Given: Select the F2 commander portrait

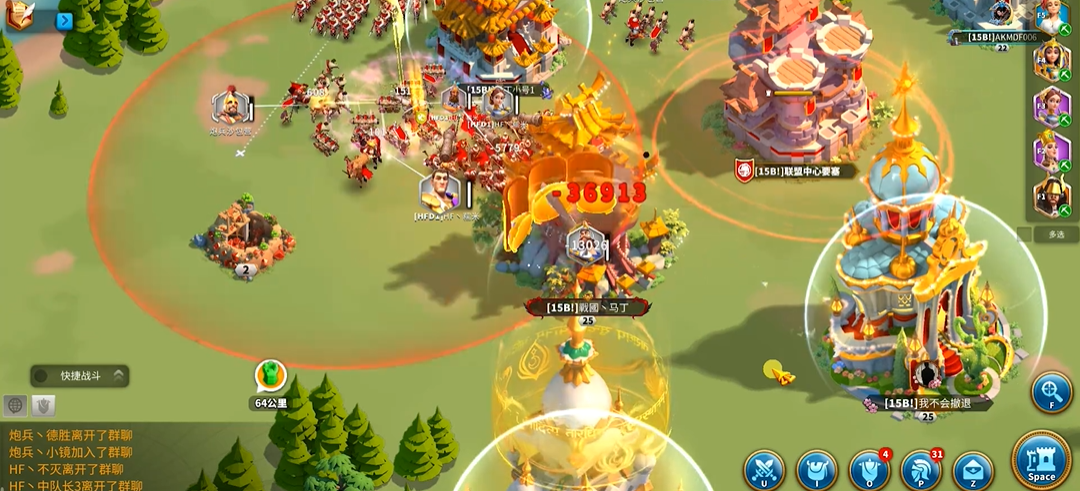Looking at the screenshot, I should (x=1051, y=150).
